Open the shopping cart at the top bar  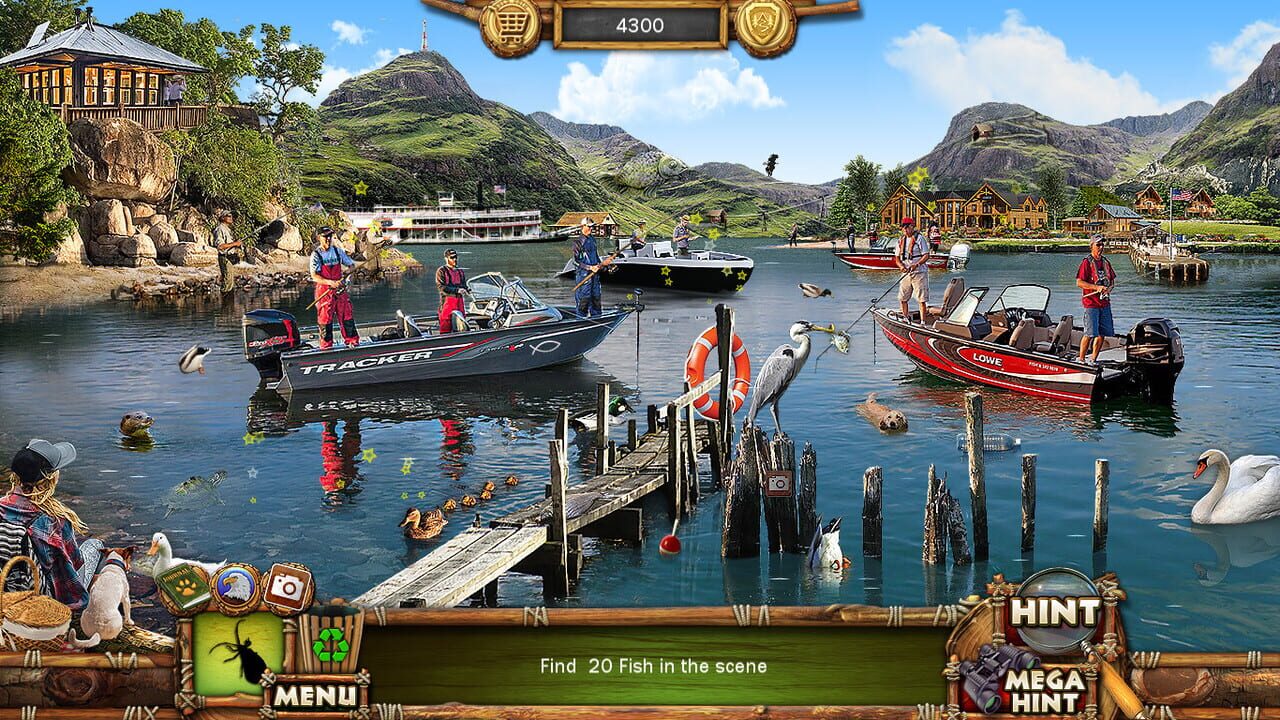click(510, 20)
